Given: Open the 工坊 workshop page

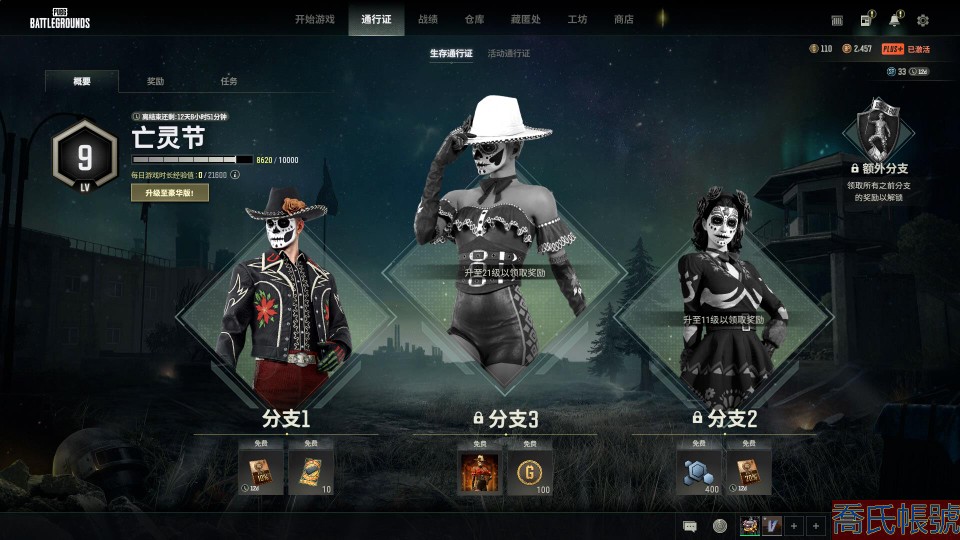Looking at the screenshot, I should click(577, 19).
